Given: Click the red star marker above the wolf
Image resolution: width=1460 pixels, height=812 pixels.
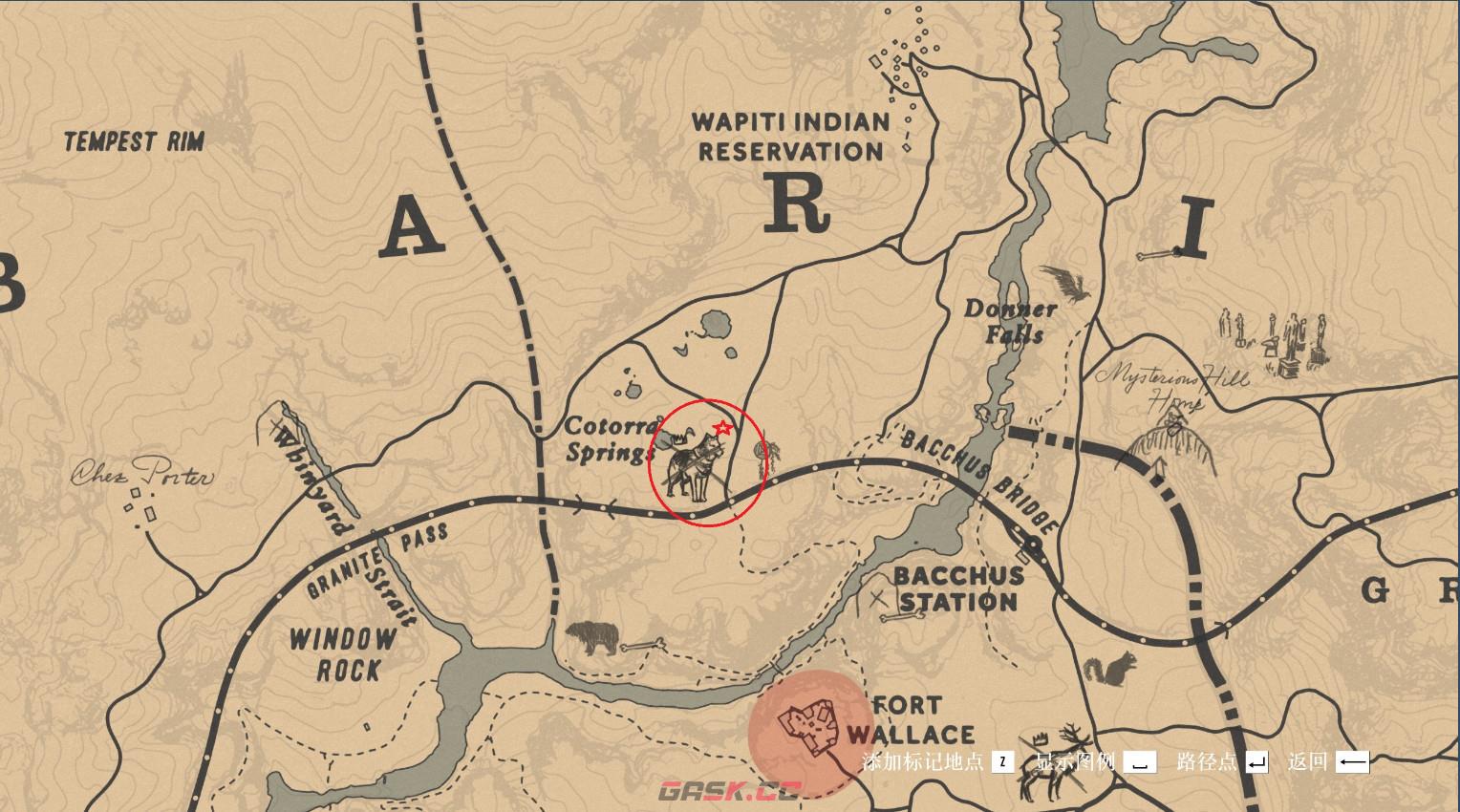Looking at the screenshot, I should pyautogui.click(x=723, y=429).
